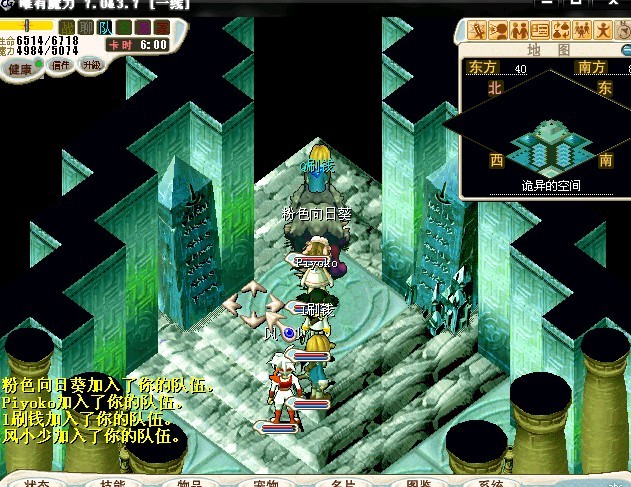The width and height of the screenshot is (631, 487).
Task: Open the 状态 status menu
Action: click(36, 482)
